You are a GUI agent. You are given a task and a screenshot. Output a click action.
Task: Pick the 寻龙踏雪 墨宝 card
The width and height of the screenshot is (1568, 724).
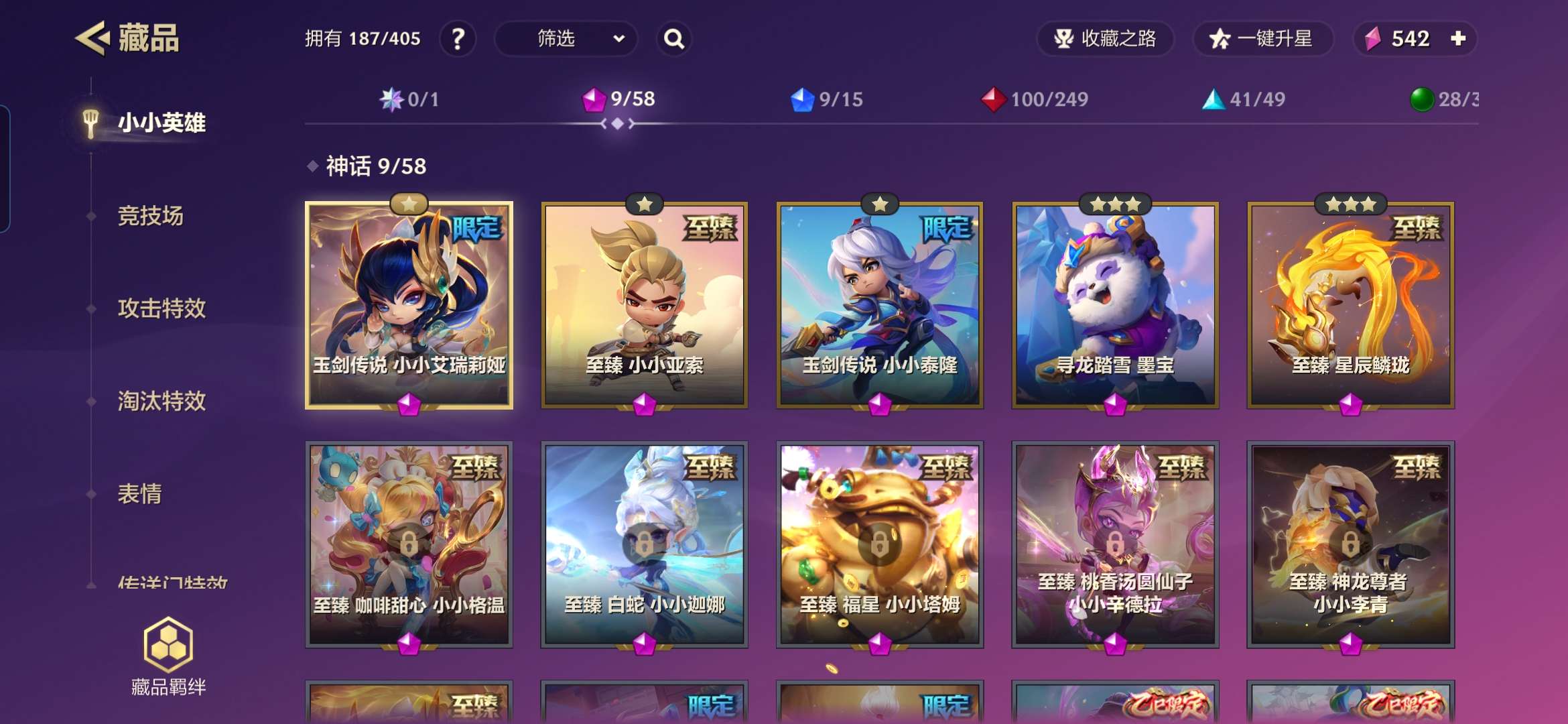tap(1115, 305)
